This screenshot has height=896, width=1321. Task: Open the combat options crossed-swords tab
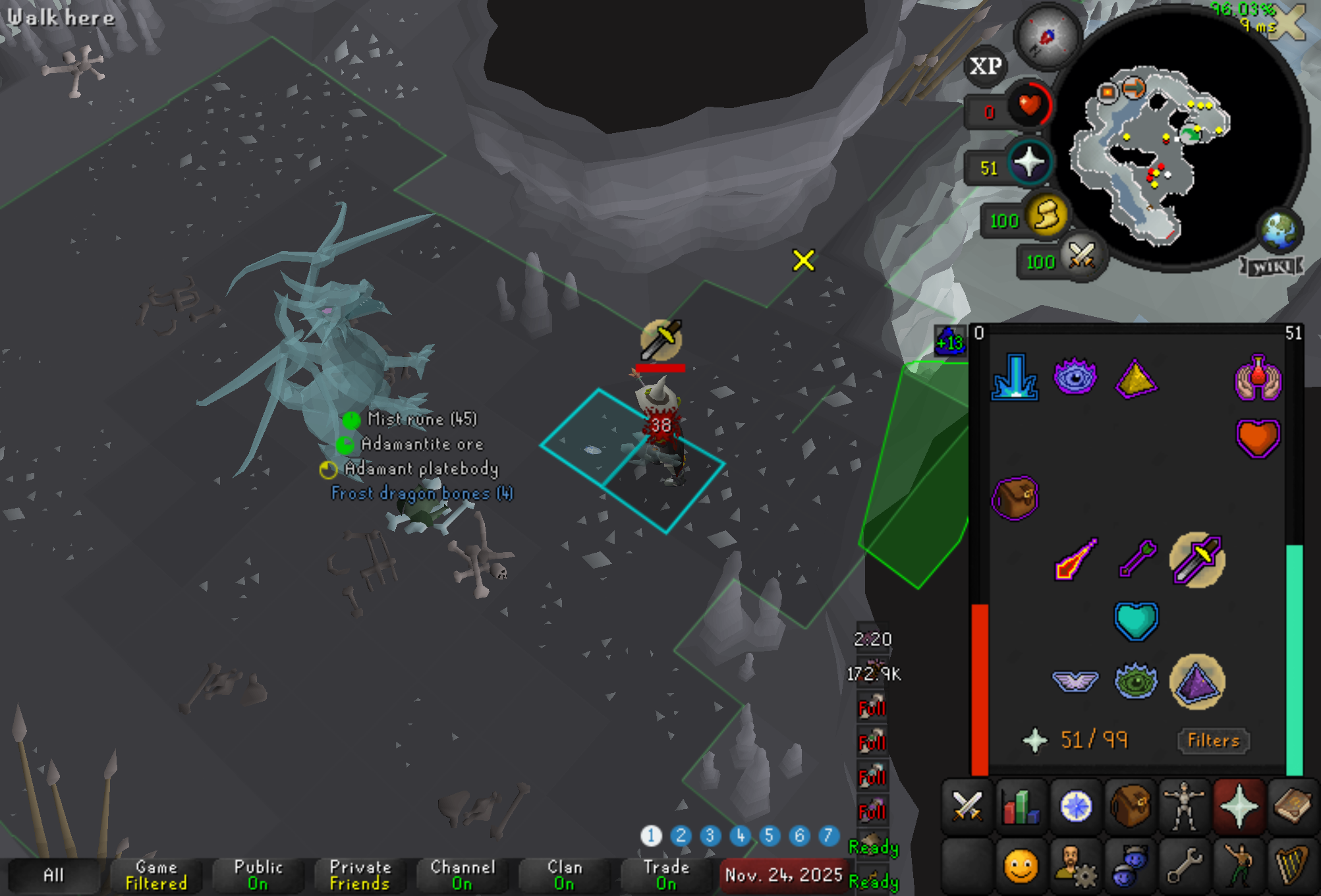click(967, 806)
